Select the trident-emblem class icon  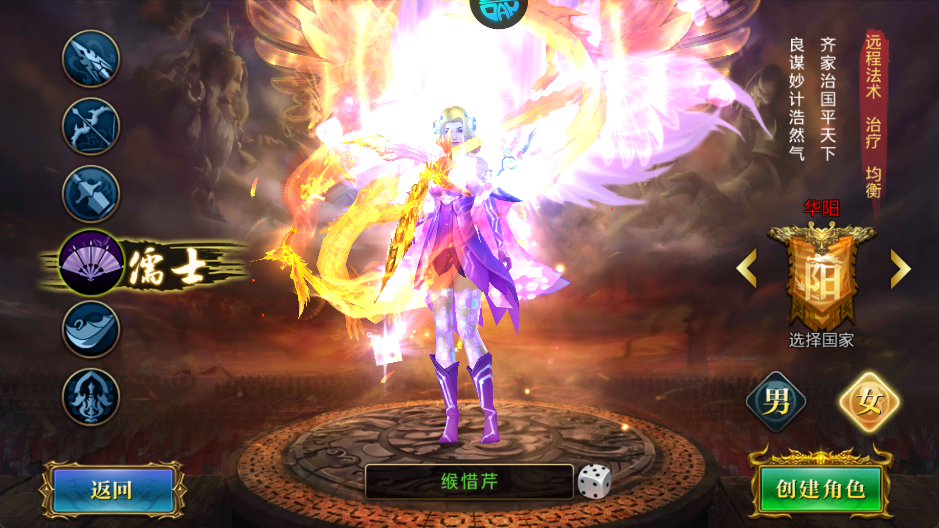click(x=91, y=396)
